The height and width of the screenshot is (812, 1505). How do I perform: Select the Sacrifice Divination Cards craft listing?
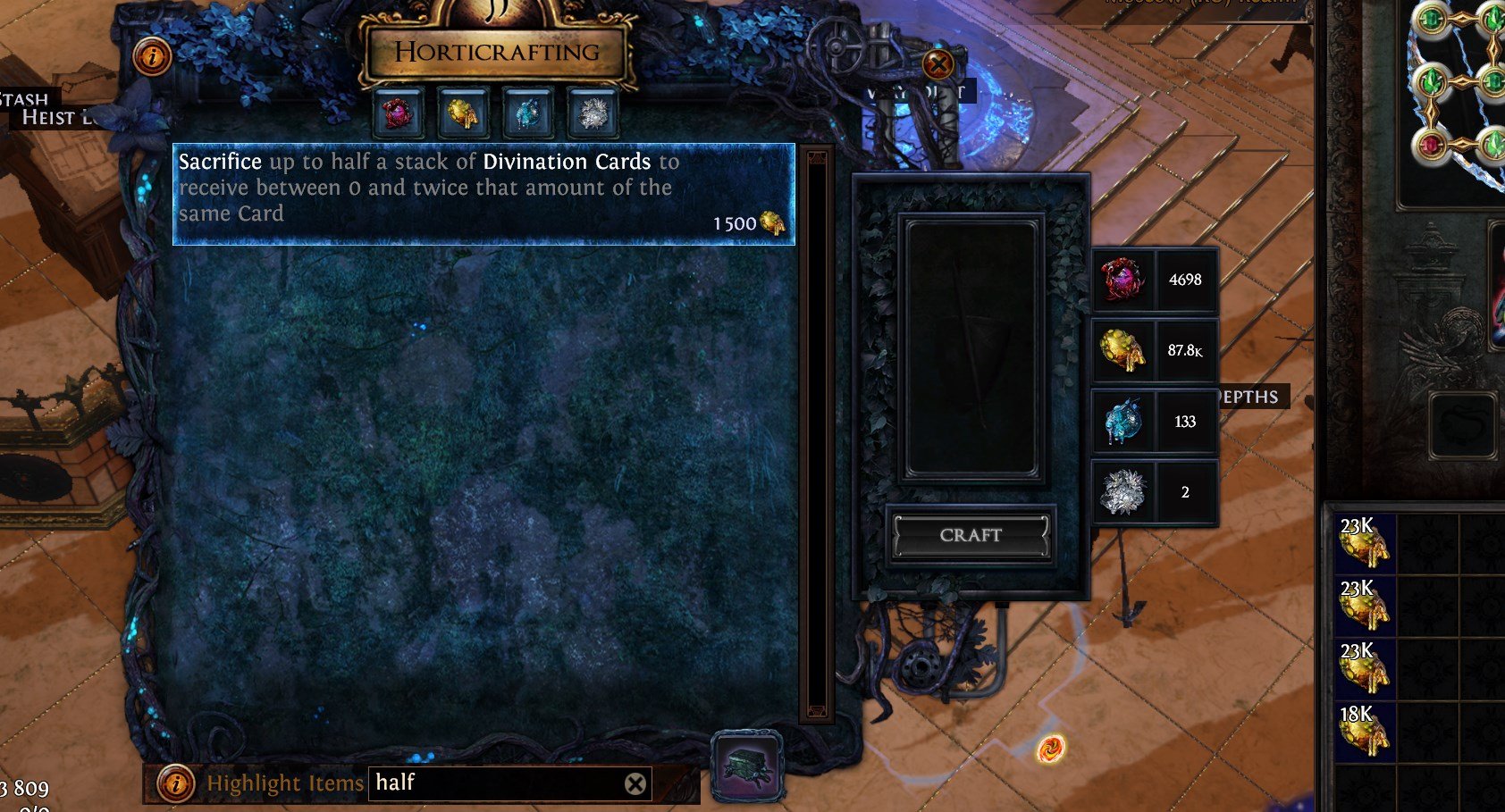[483, 189]
